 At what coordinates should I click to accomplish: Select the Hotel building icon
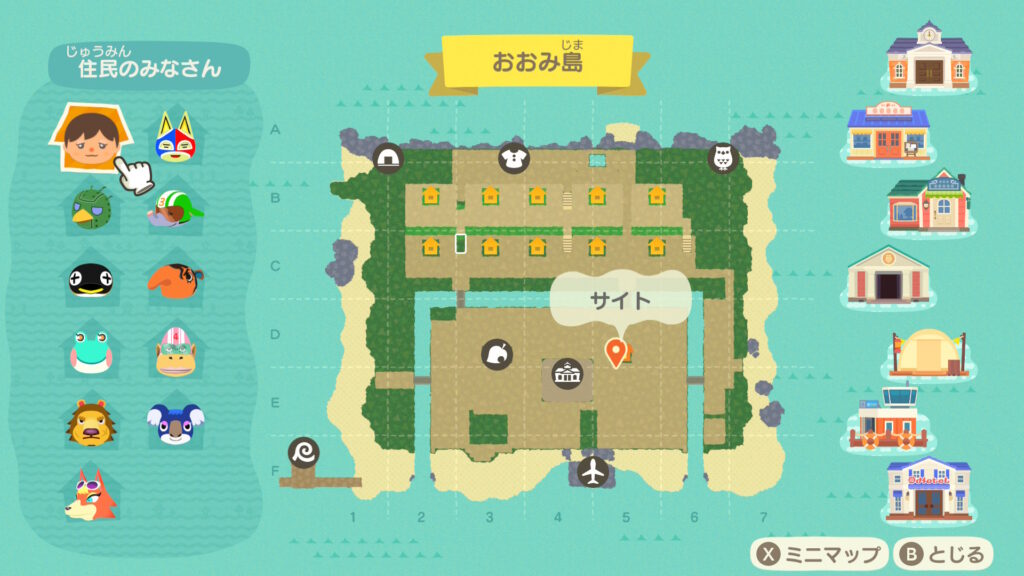coord(929,488)
